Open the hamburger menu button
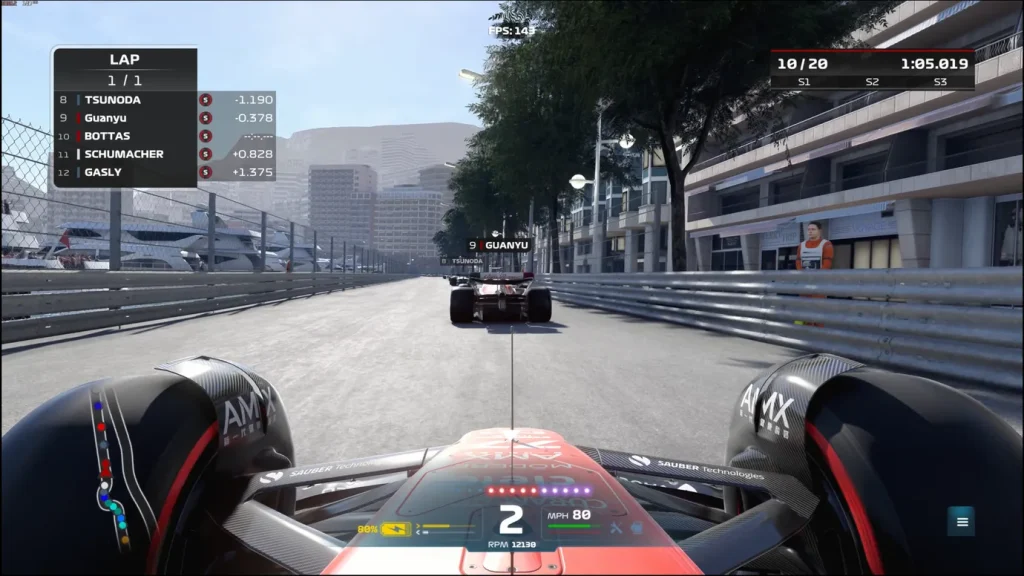 pyautogui.click(x=961, y=521)
